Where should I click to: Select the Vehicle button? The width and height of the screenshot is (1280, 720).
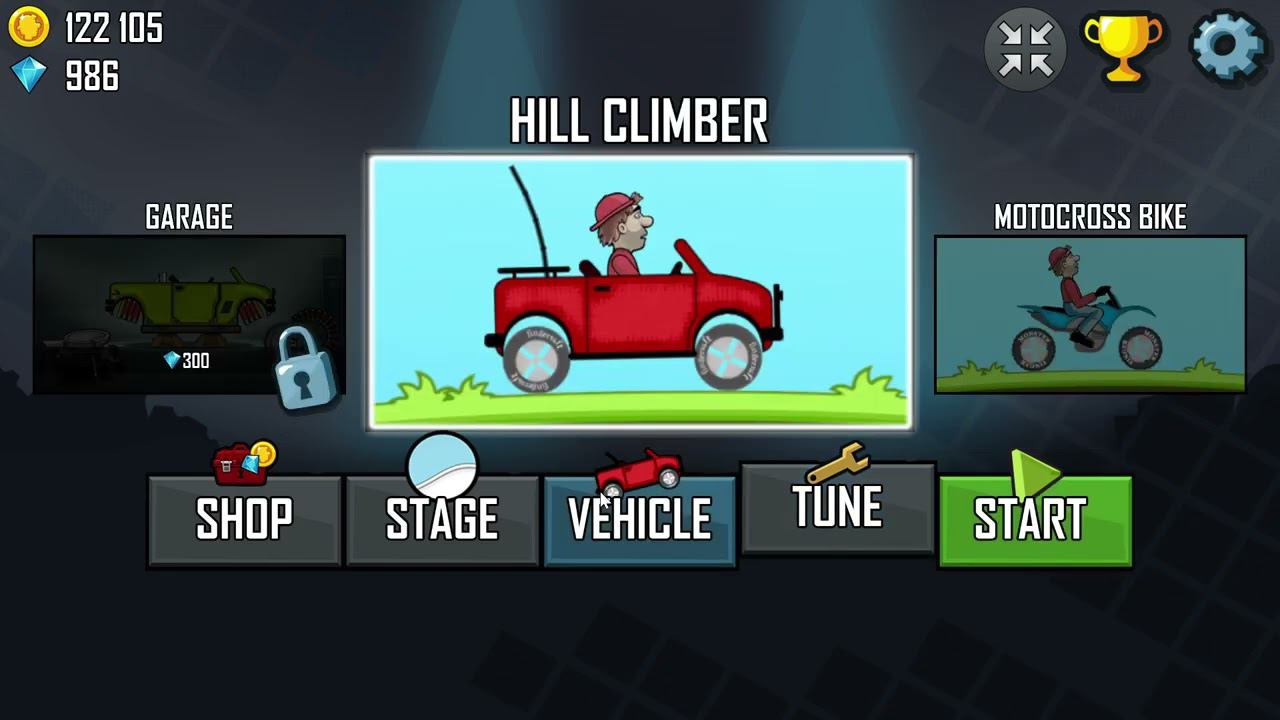coord(640,520)
